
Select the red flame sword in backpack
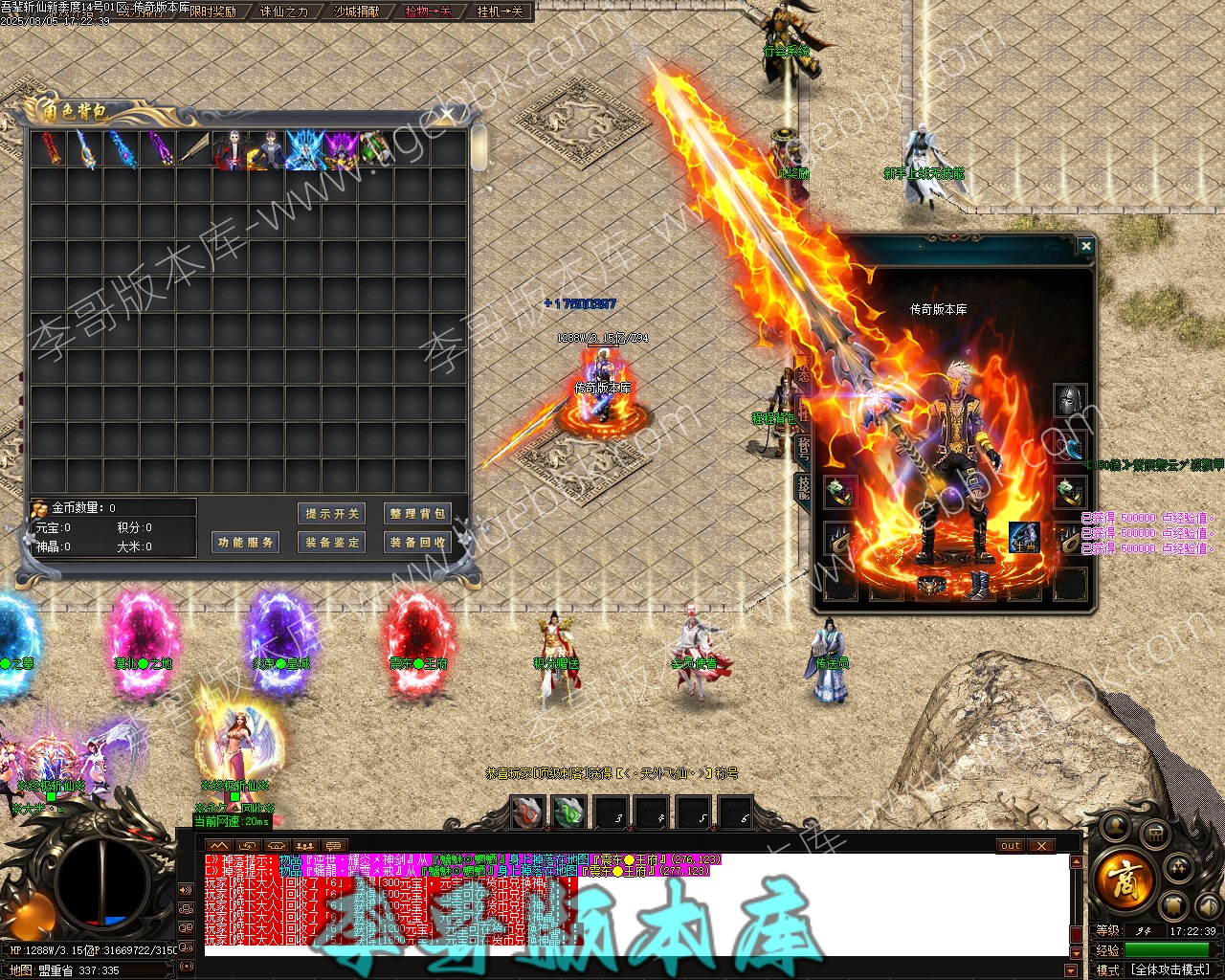click(x=49, y=150)
